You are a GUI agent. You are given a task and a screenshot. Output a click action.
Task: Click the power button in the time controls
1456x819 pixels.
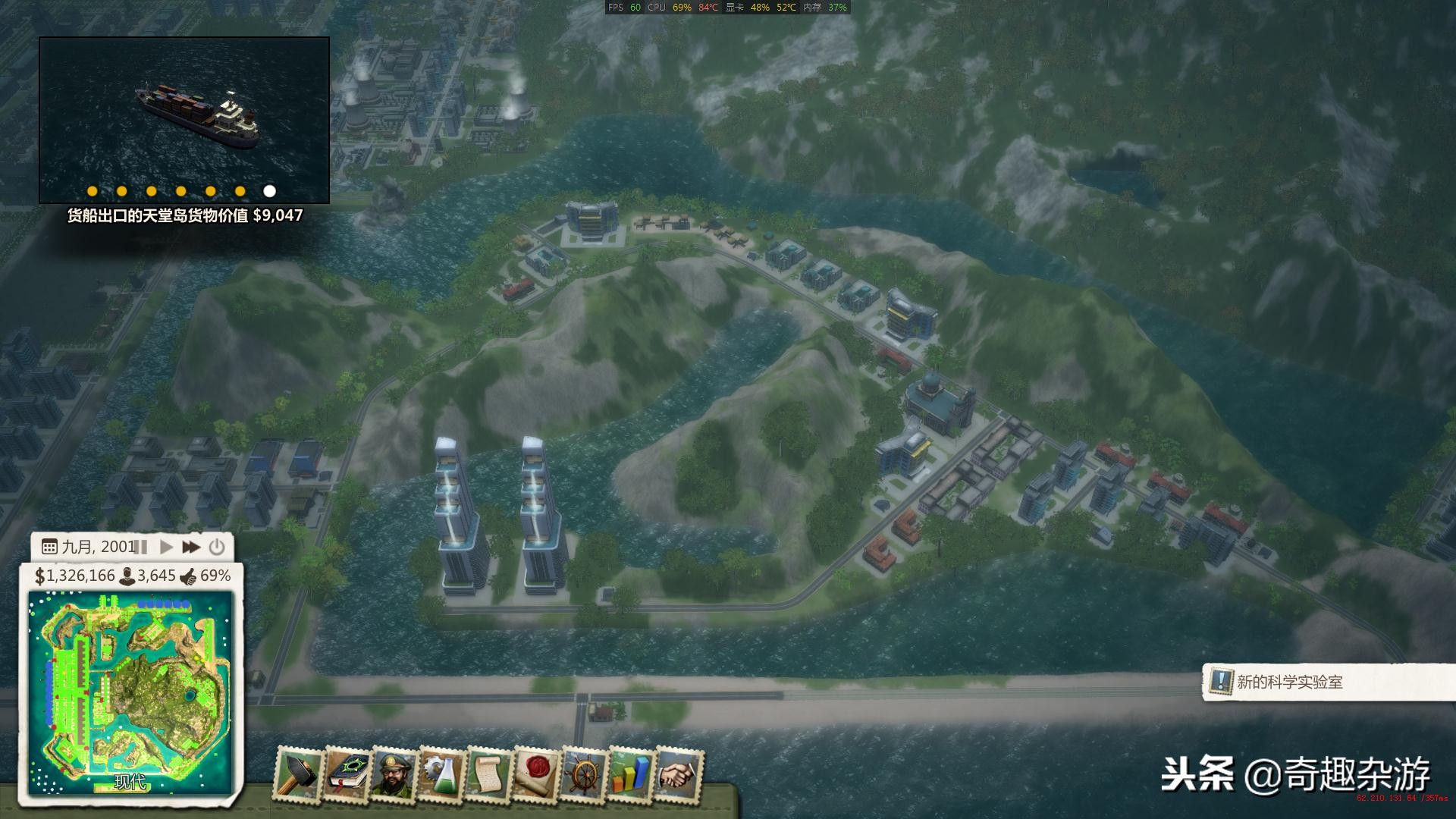(218, 547)
